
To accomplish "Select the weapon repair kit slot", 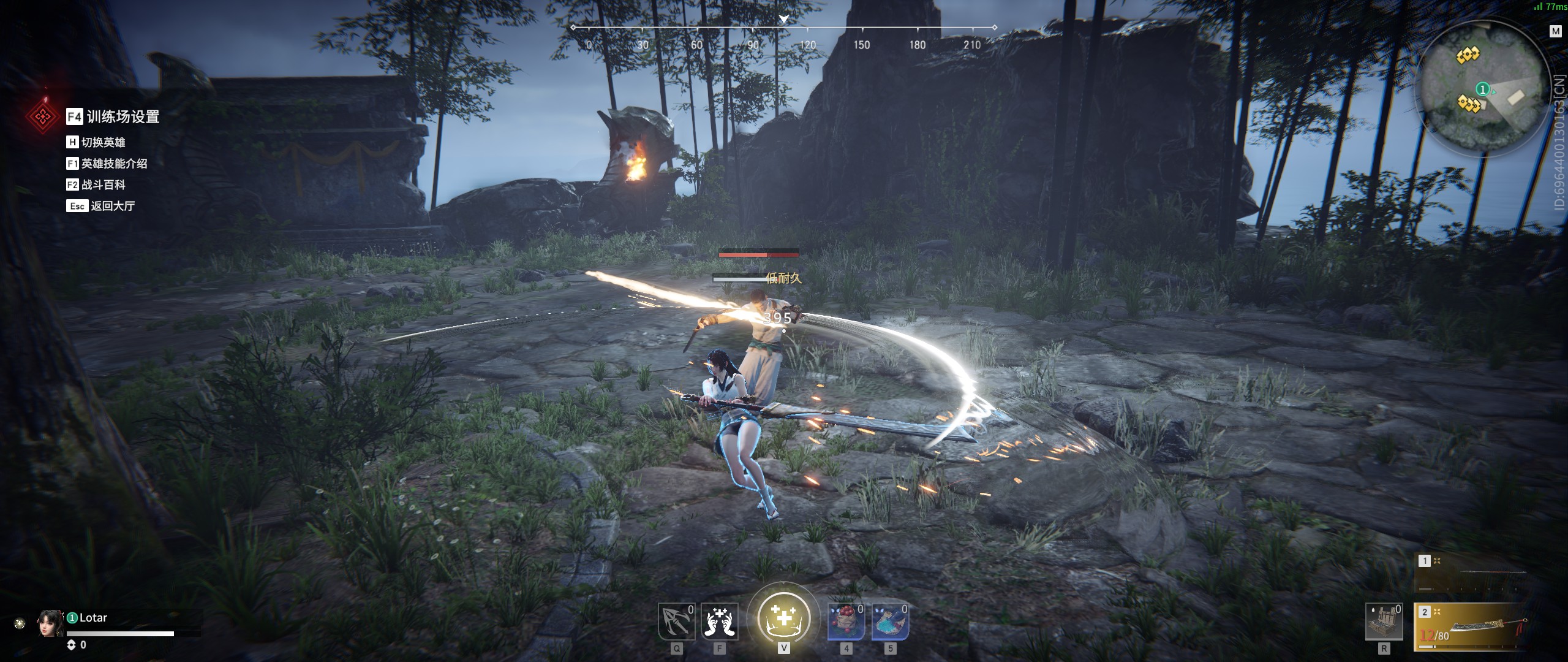I will pyautogui.click(x=1384, y=622).
